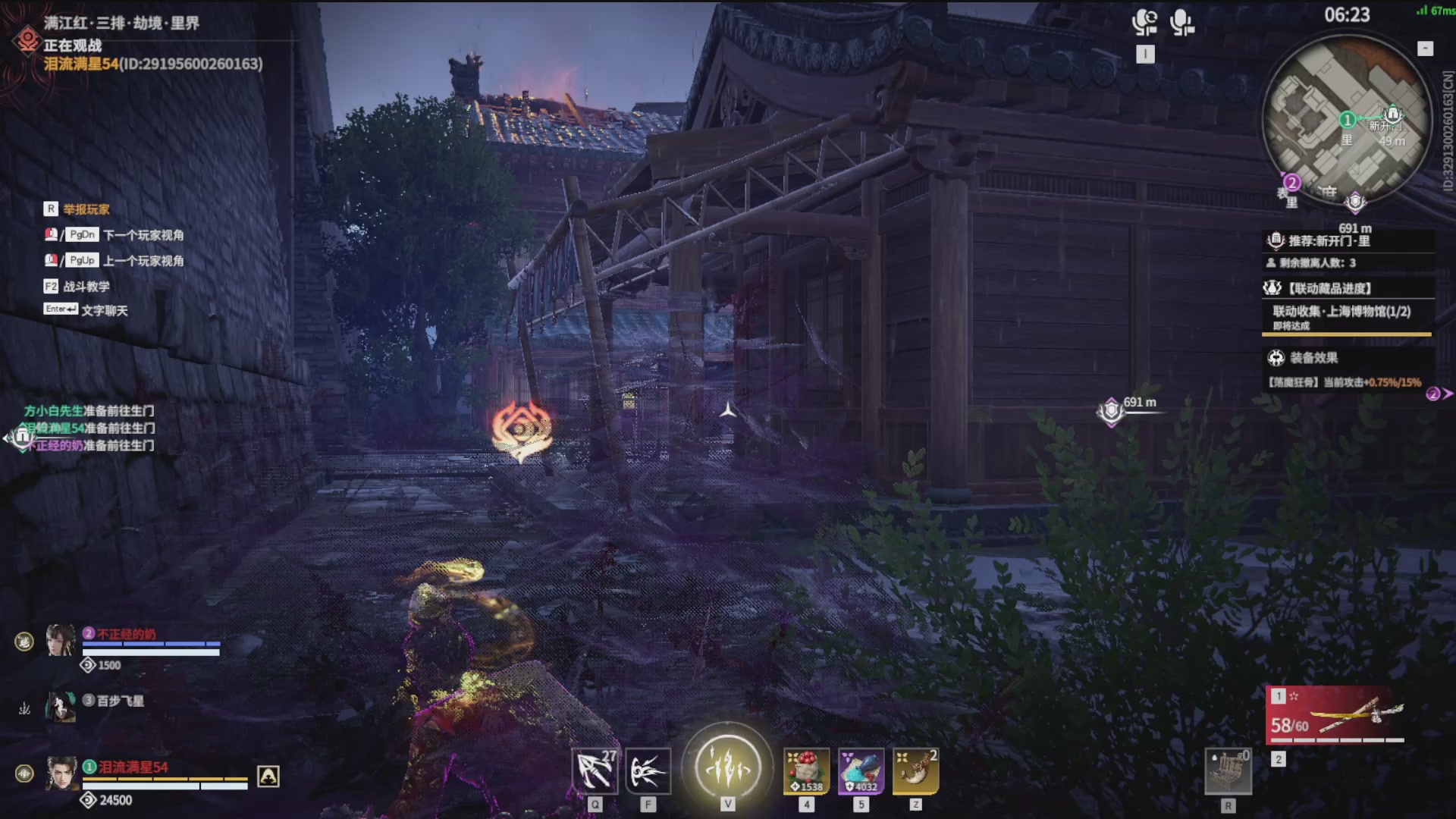The height and width of the screenshot is (819, 1456).
Task: Open 战斗教学 combat tutorial
Action: pyautogui.click(x=86, y=287)
